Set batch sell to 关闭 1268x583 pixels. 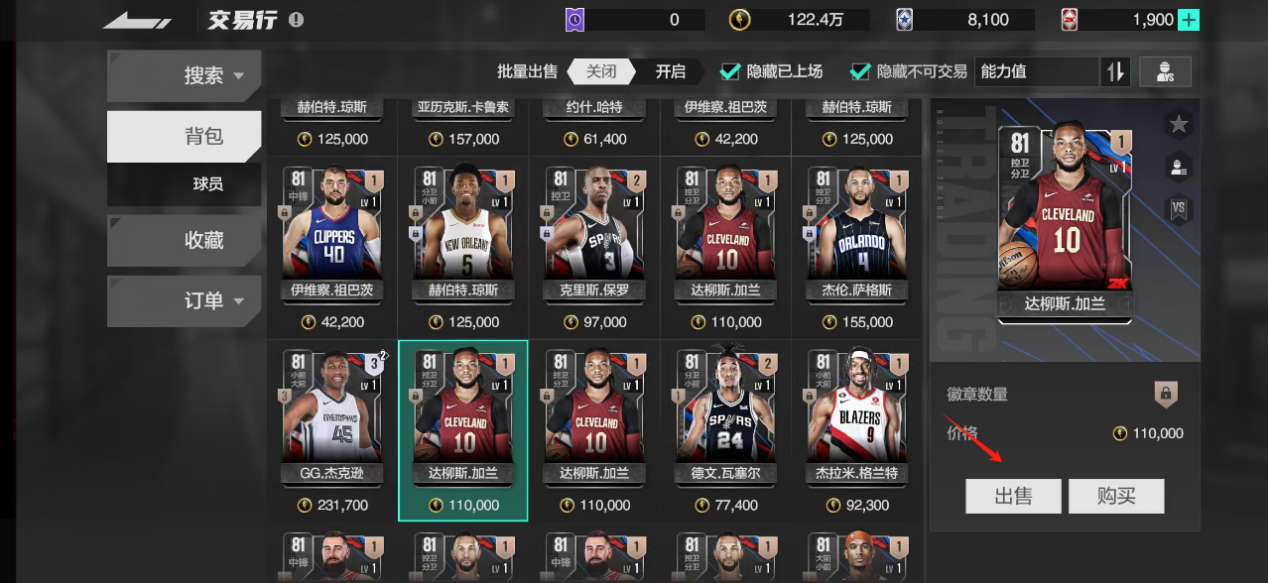[x=601, y=72]
